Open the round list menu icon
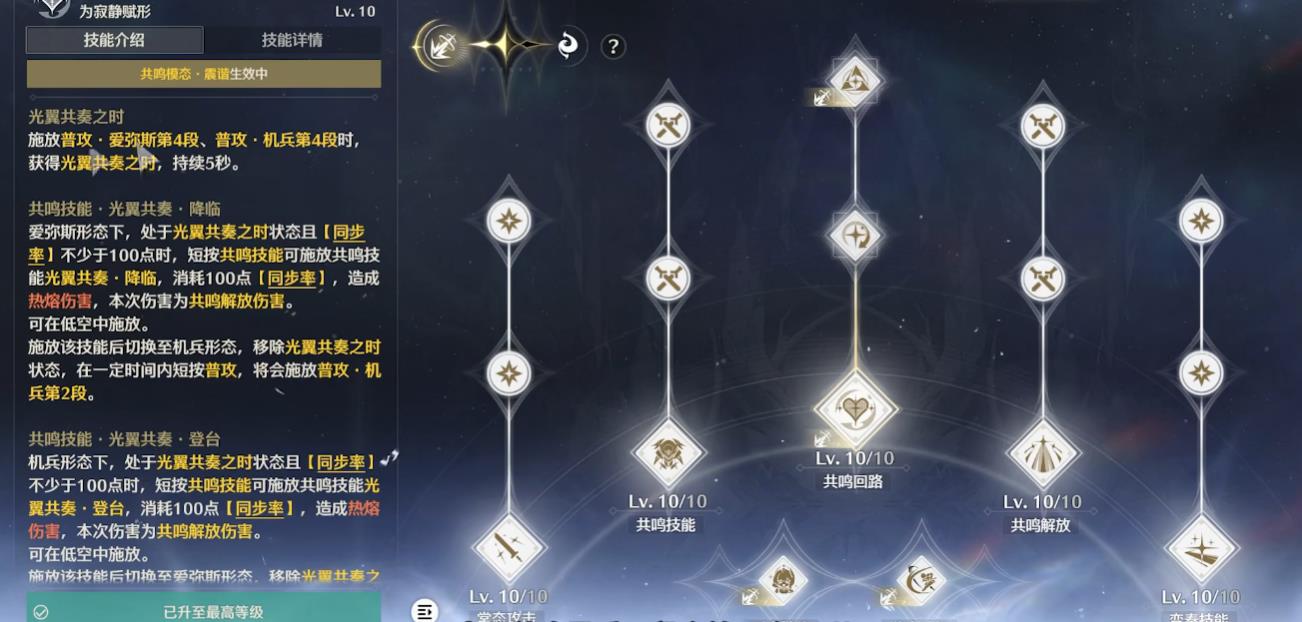This screenshot has width=1302, height=622. [x=425, y=611]
